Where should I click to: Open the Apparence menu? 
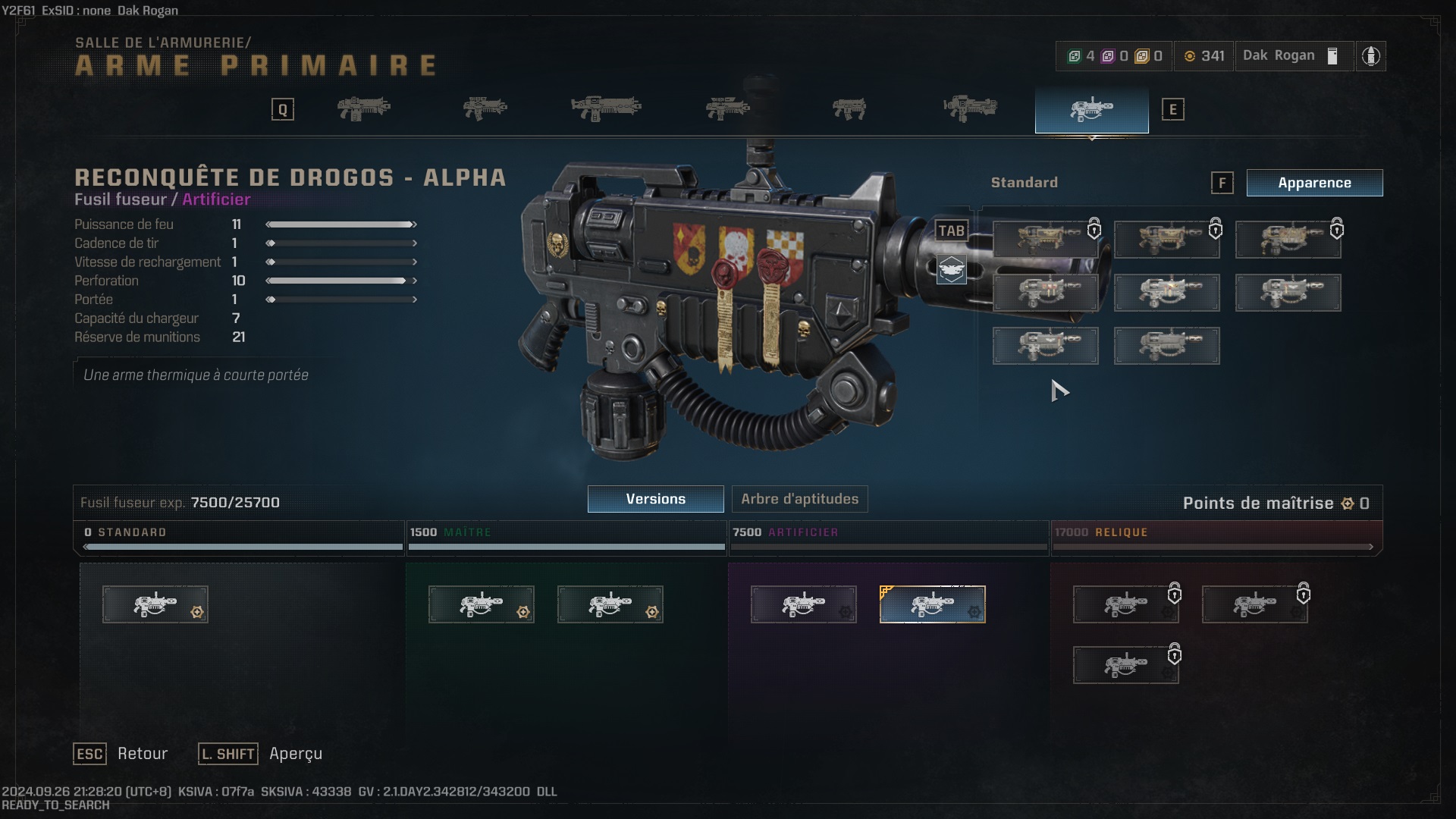(1314, 183)
